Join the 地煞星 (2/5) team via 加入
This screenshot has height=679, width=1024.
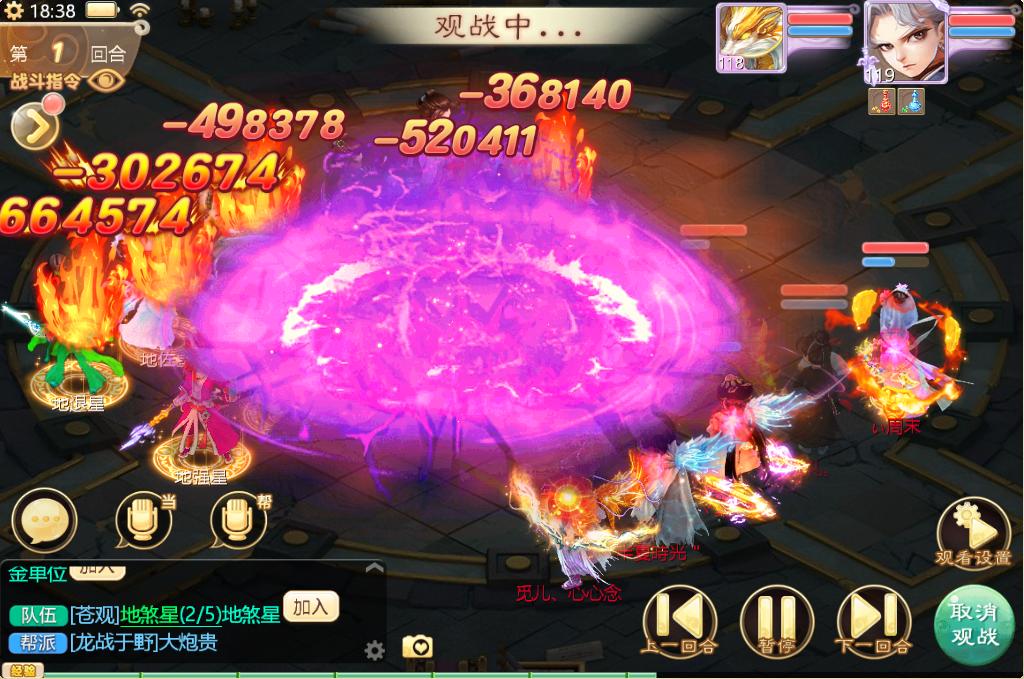[x=311, y=606]
